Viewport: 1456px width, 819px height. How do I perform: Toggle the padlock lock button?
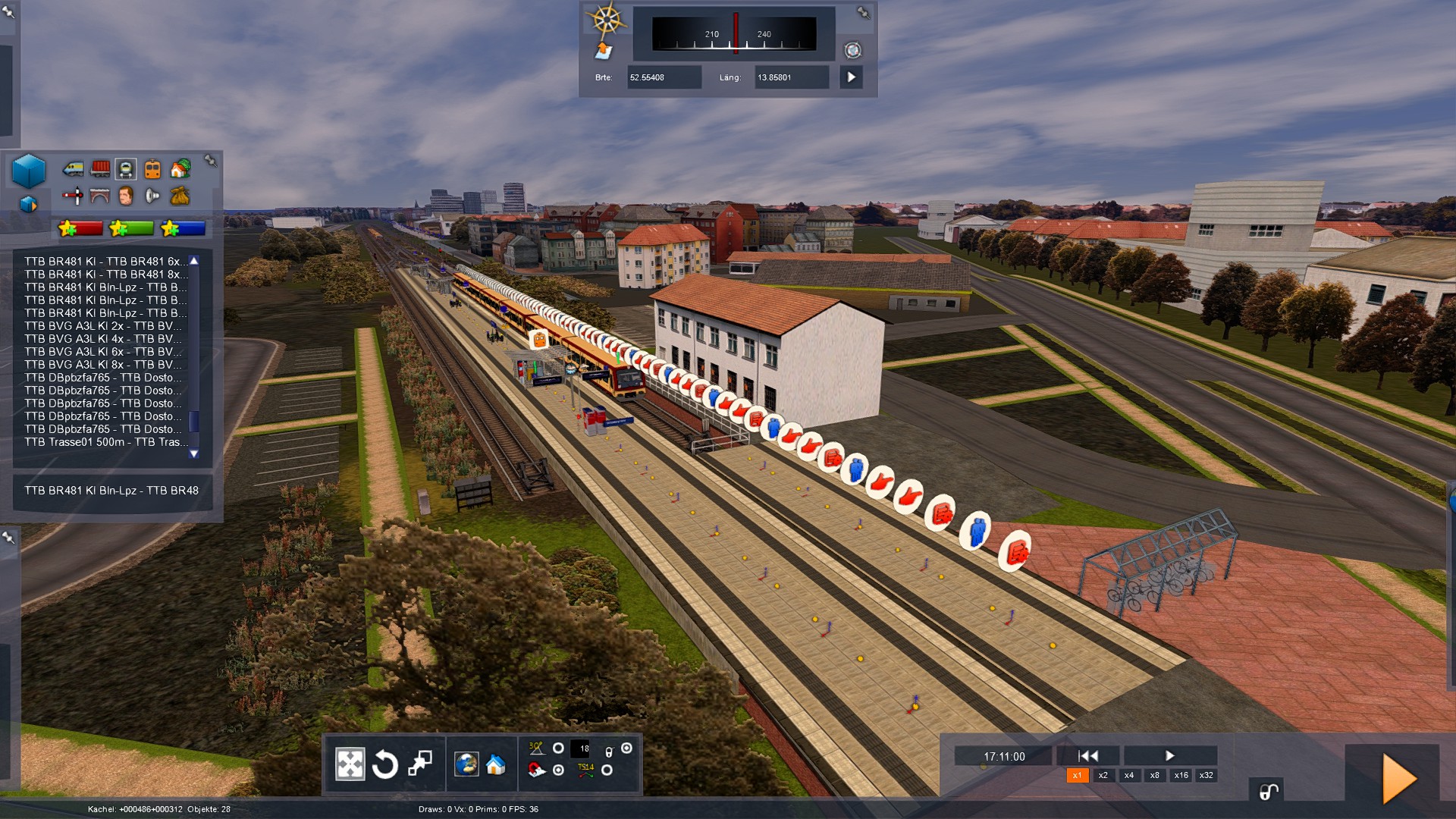tap(1268, 792)
